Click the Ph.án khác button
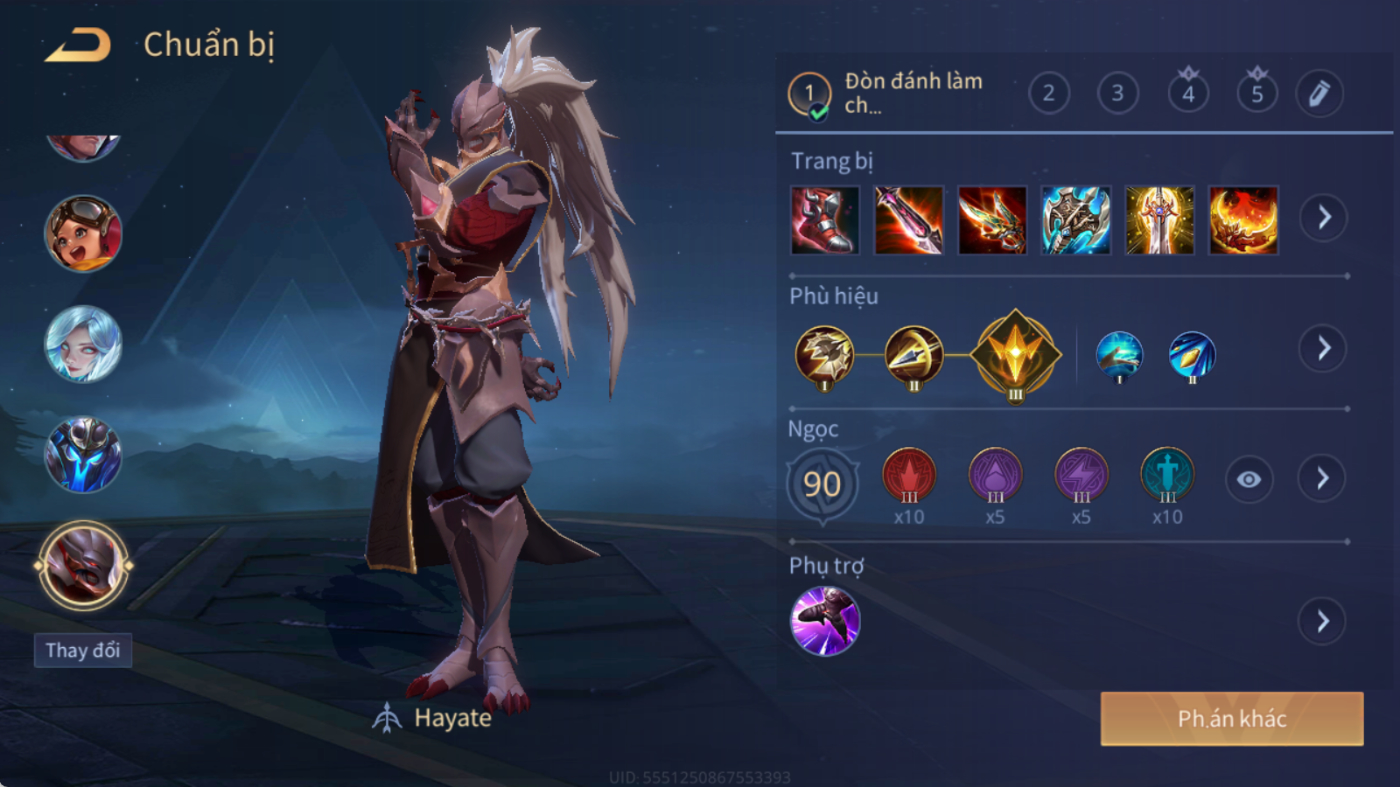This screenshot has height=787, width=1400. coord(1232,719)
